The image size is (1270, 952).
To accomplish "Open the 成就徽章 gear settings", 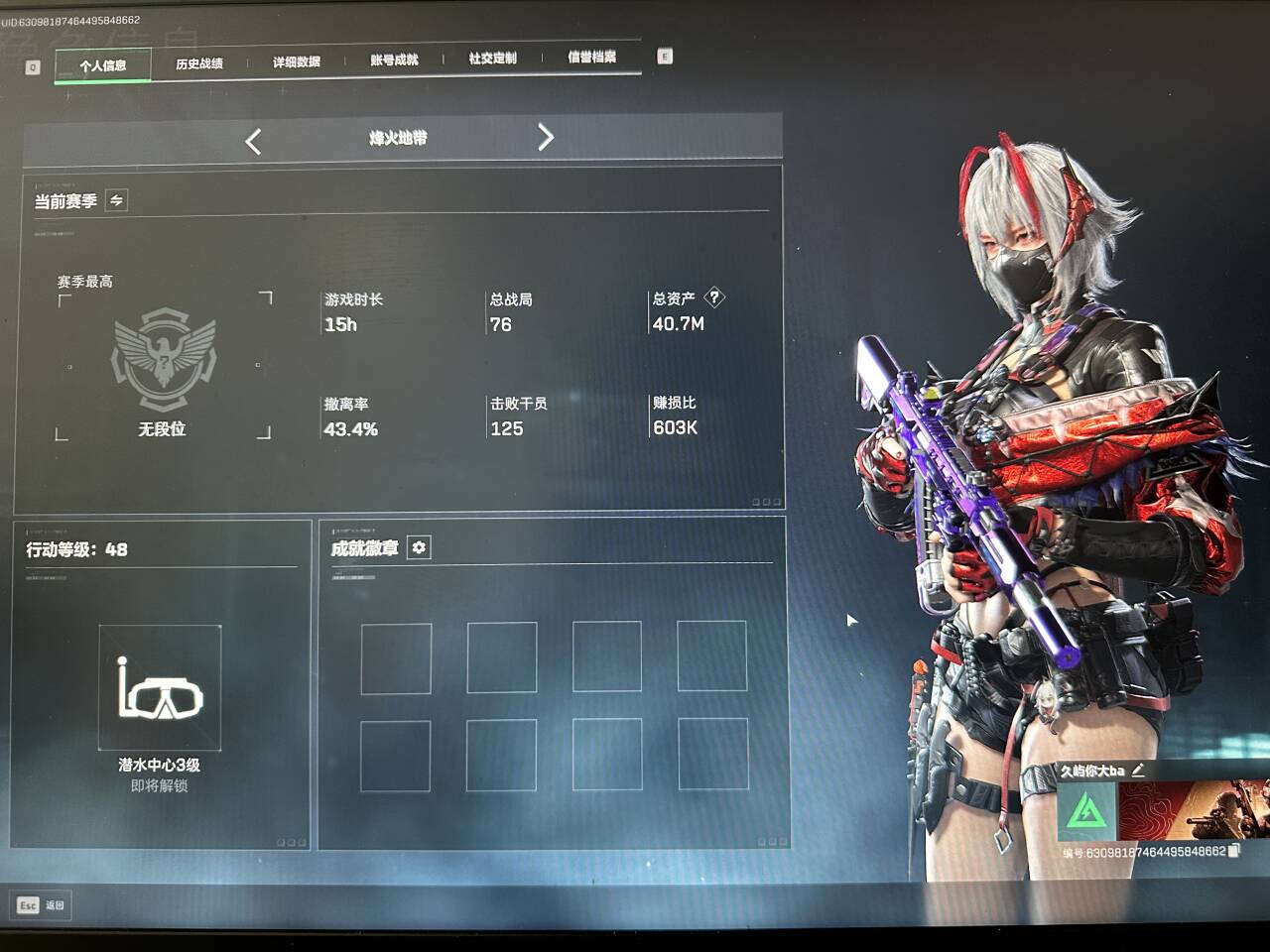I will pos(419,547).
